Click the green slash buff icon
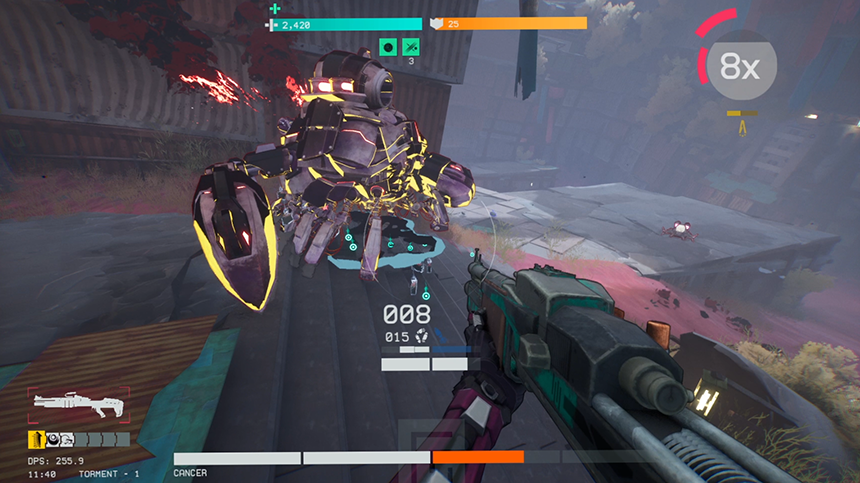Screen dimensions: 860x483 pos(411,47)
